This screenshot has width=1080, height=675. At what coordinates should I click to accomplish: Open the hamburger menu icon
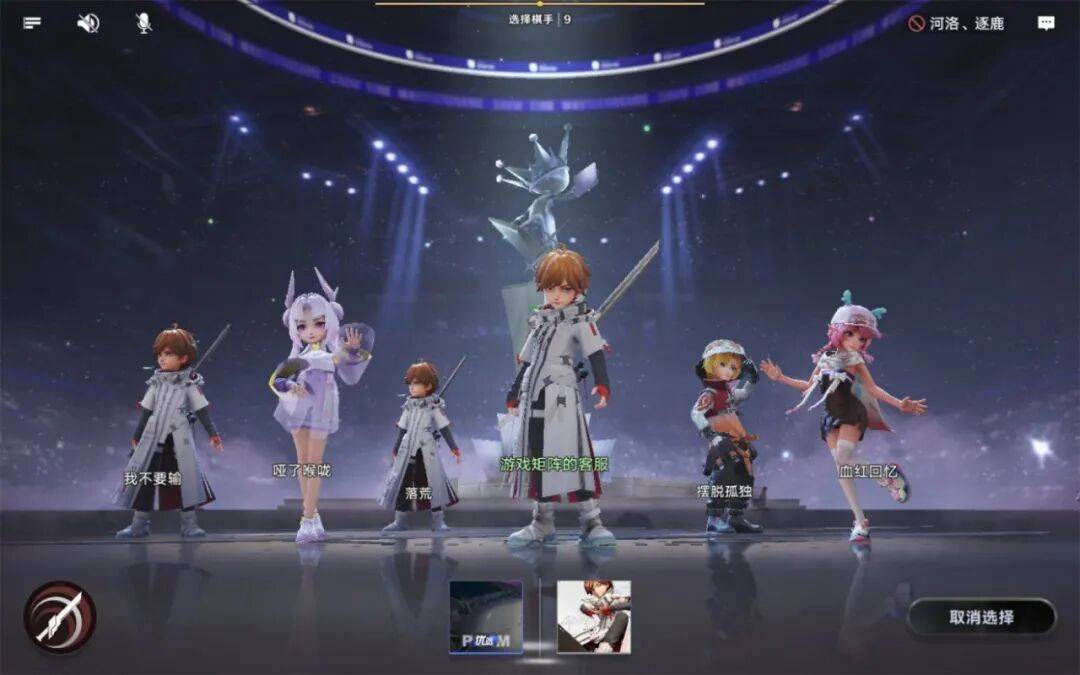click(x=32, y=23)
